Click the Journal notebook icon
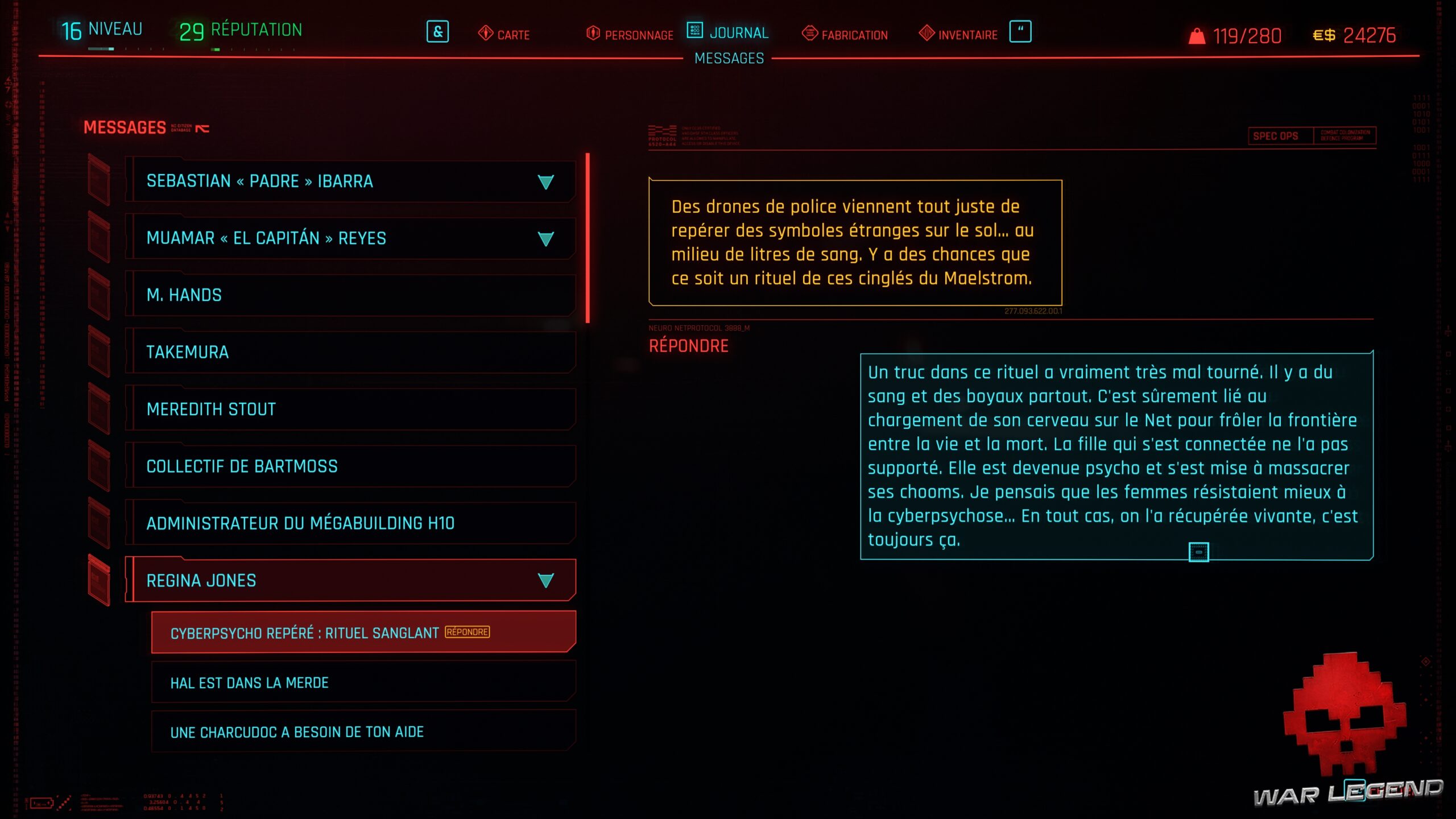Image resolution: width=1456 pixels, height=819 pixels. tap(695, 32)
